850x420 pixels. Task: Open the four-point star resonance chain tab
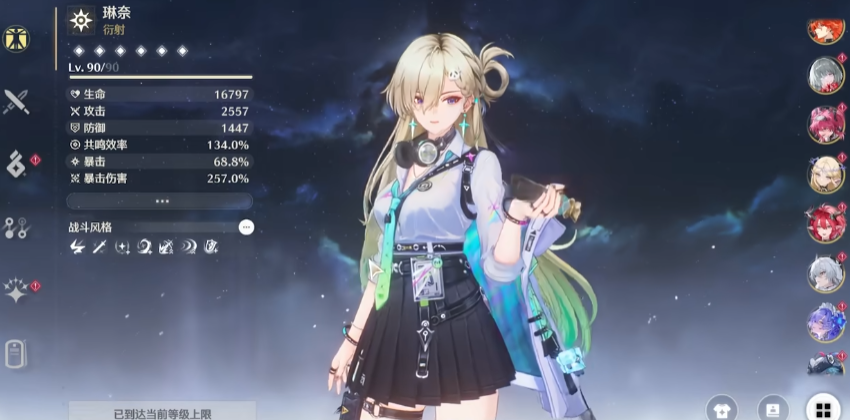pyautogui.click(x=17, y=291)
